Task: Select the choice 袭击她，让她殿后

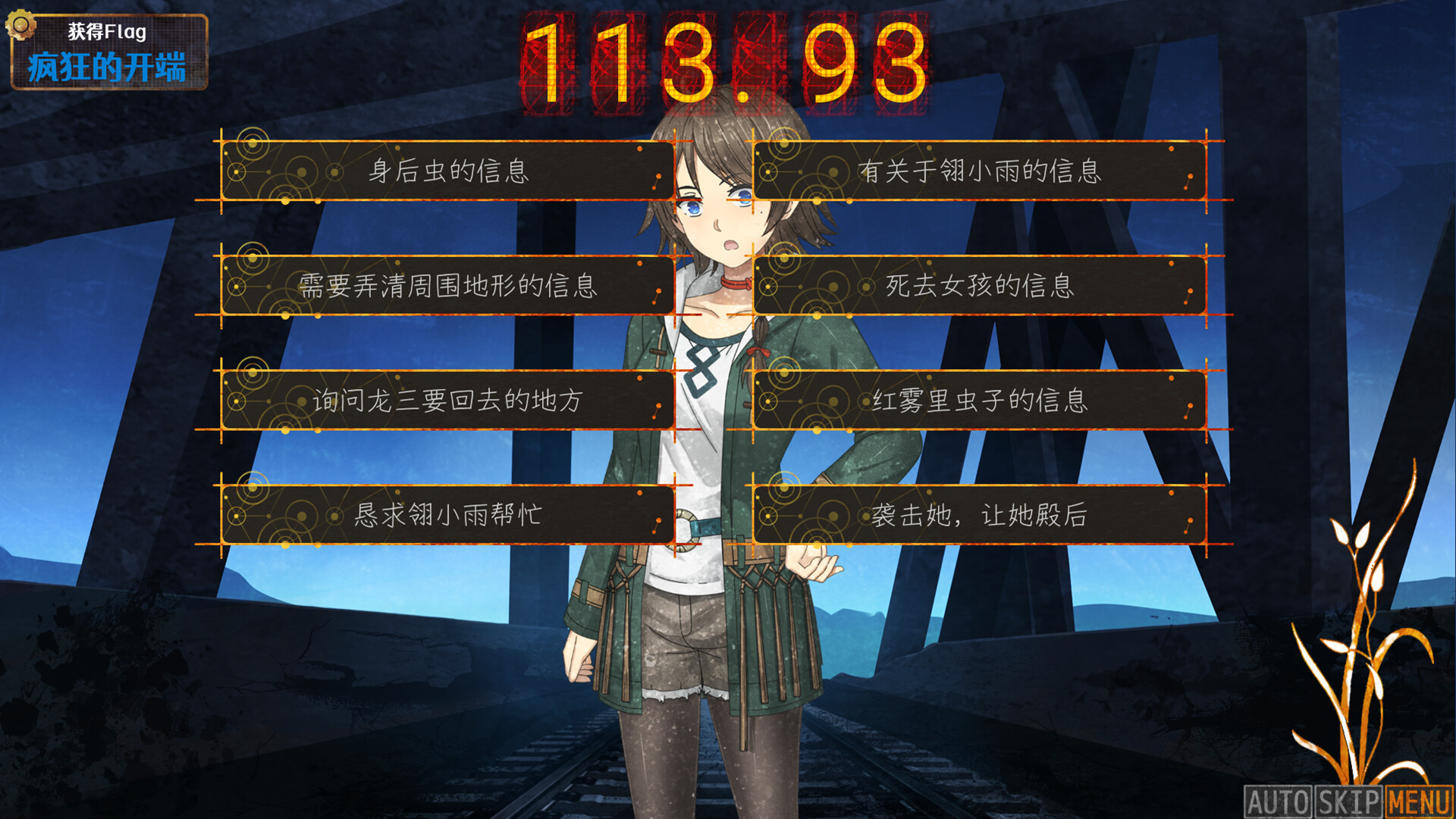Action: pyautogui.click(x=982, y=516)
